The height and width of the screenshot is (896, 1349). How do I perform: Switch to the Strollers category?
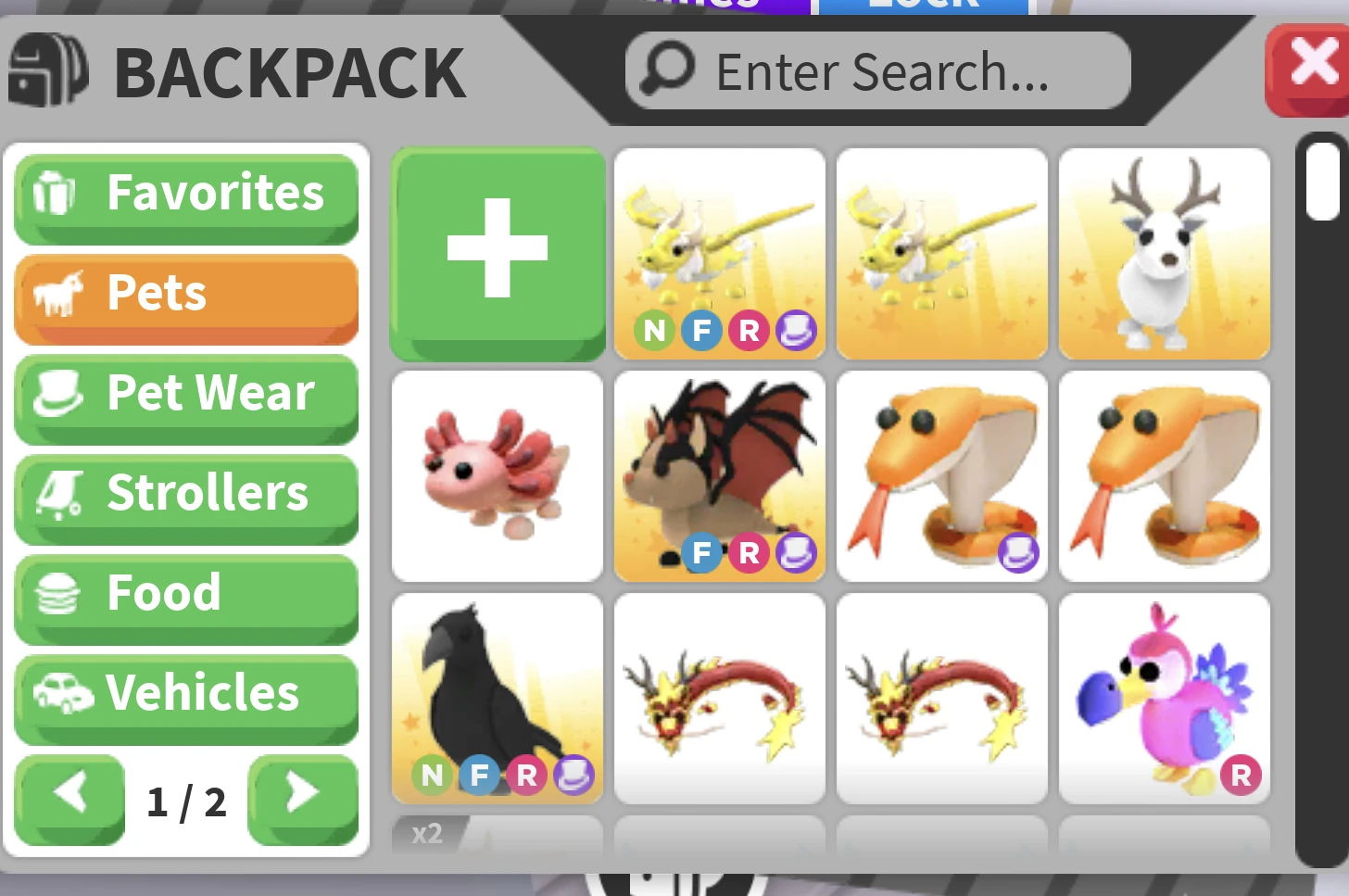(185, 493)
